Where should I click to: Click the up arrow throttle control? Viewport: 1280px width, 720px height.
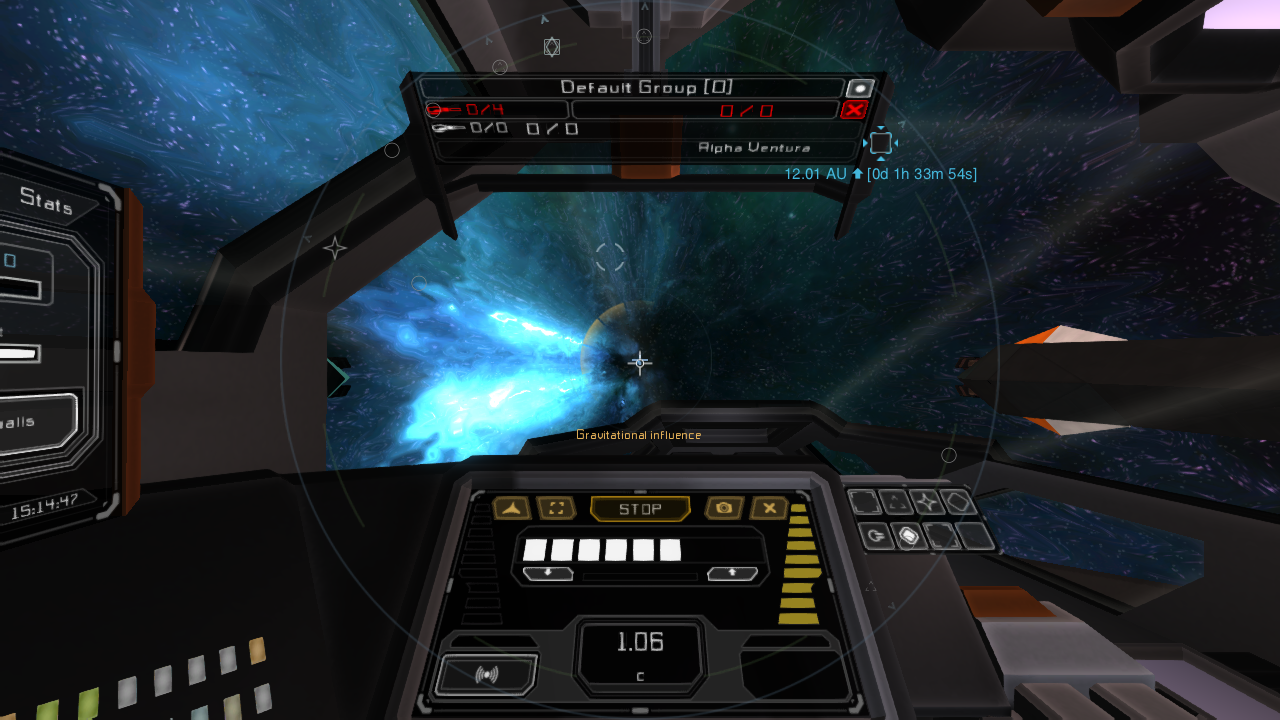(x=731, y=572)
